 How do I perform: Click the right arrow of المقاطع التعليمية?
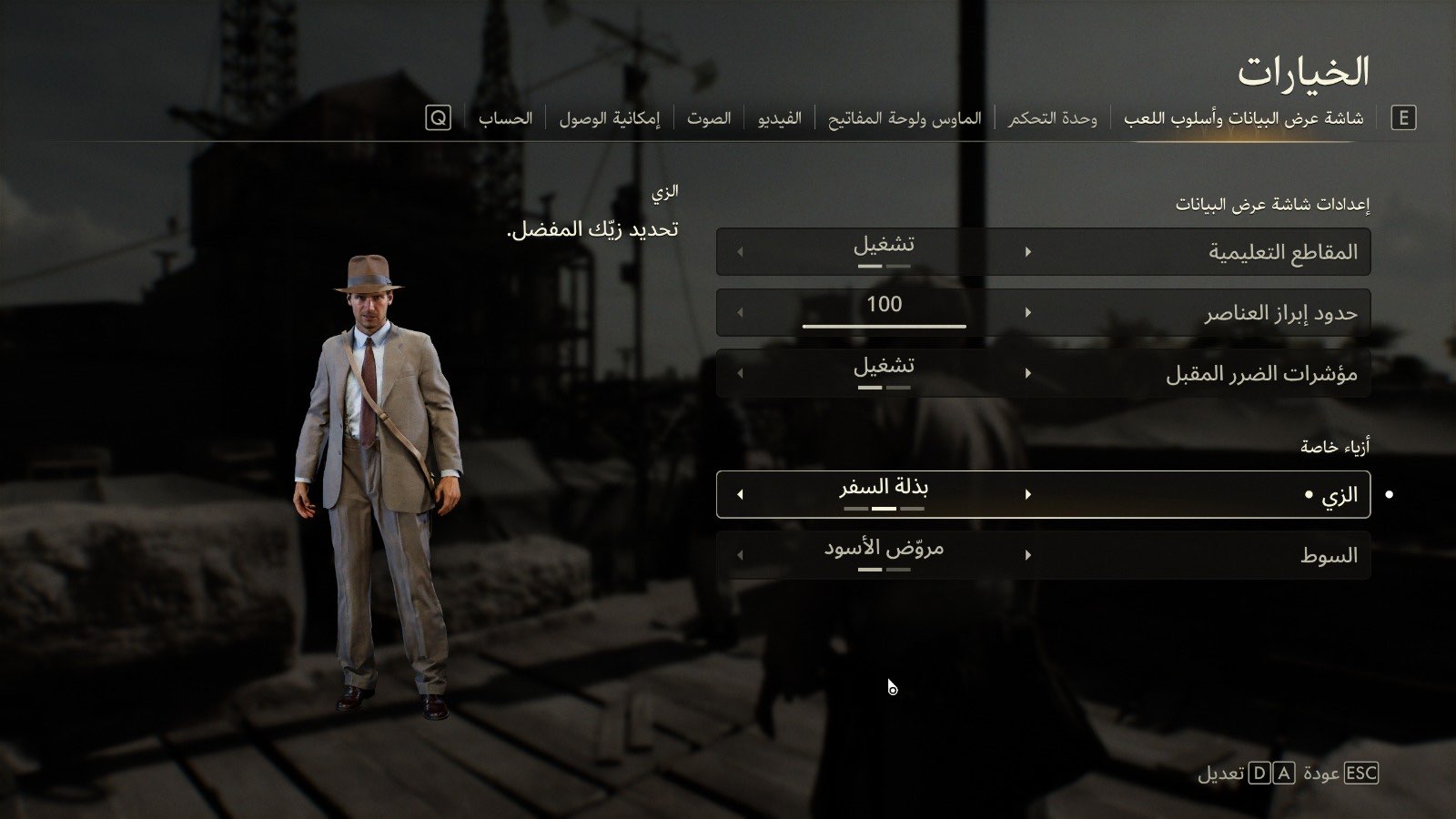[1028, 252]
